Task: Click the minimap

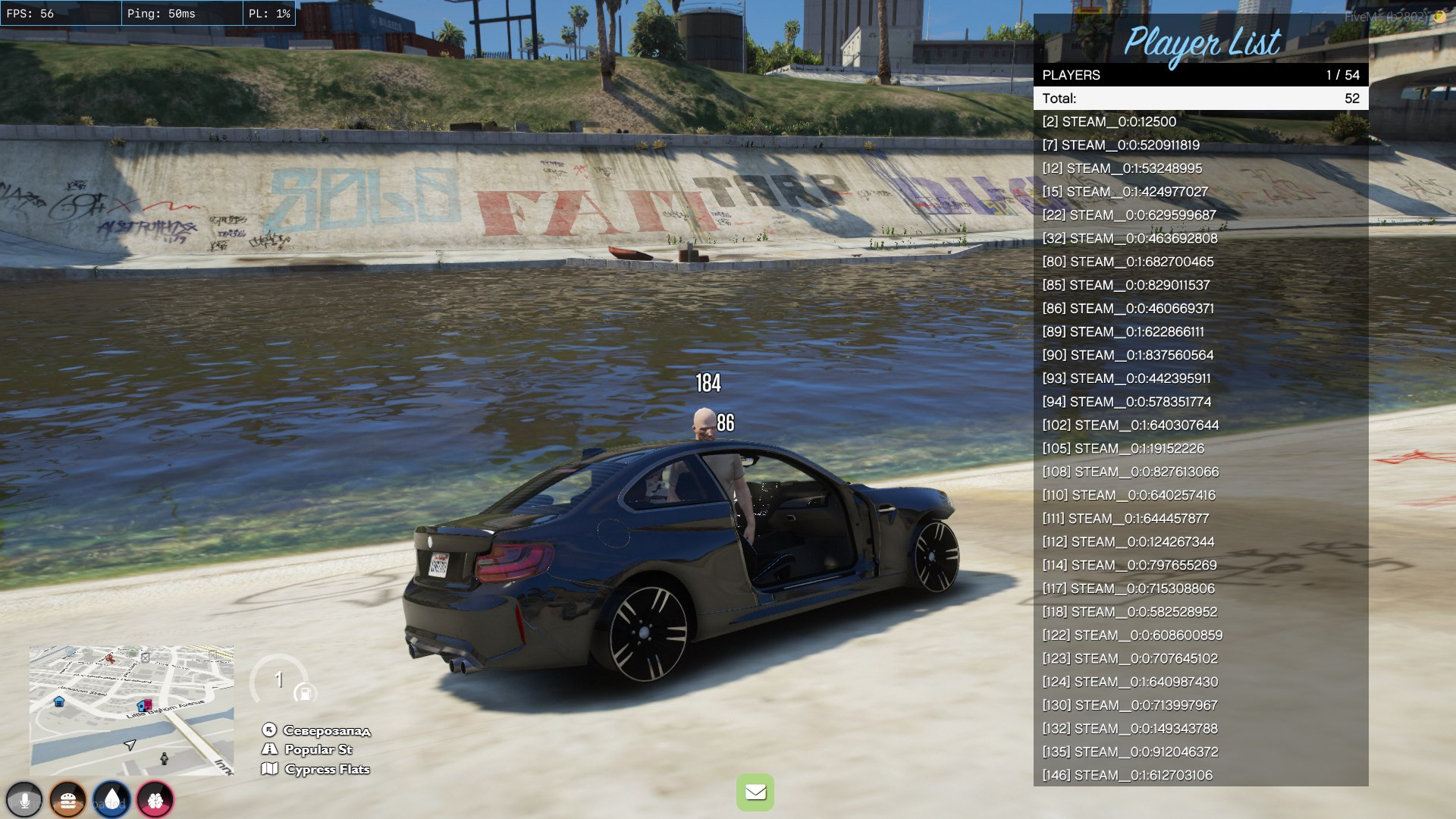Action: 131,711
